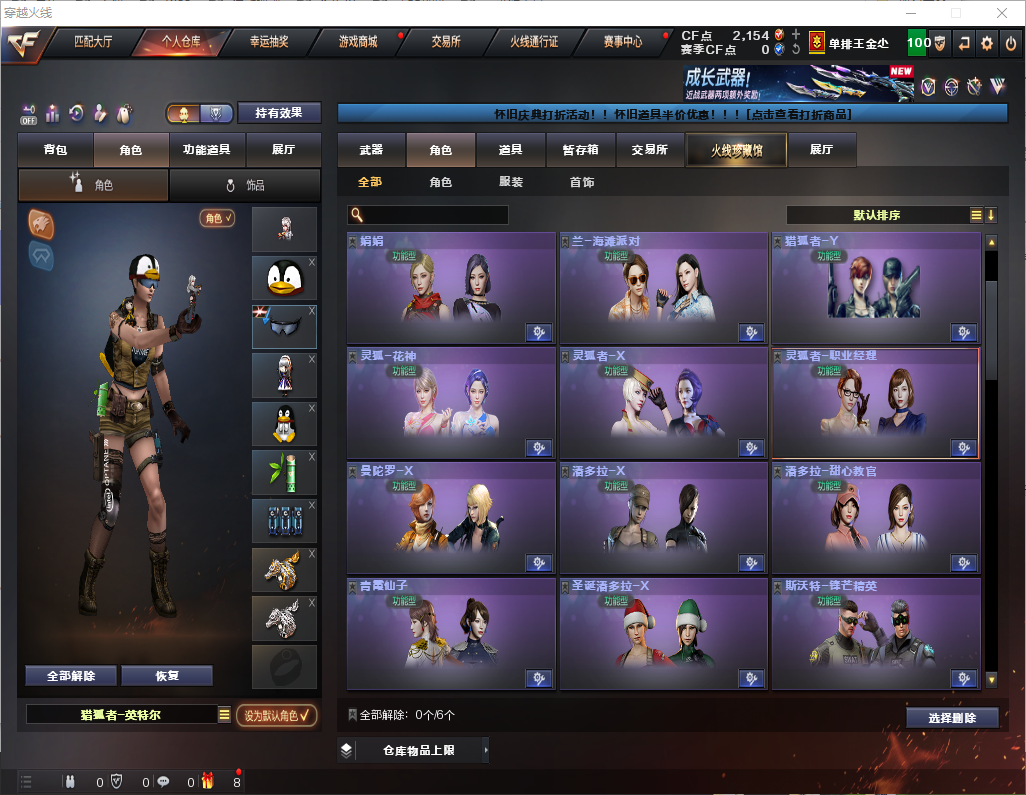Switch to the 武器 storage tab
Screen dimensions: 1026x795
pyautogui.click(x=371, y=150)
